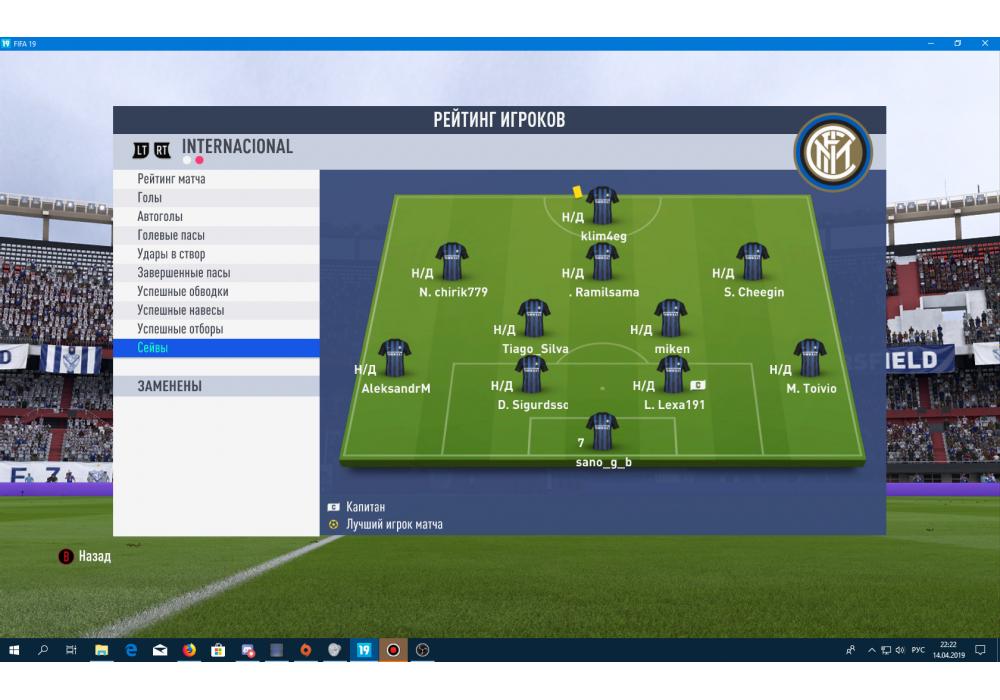Pick player AleksandrM on the pitch

tap(394, 358)
